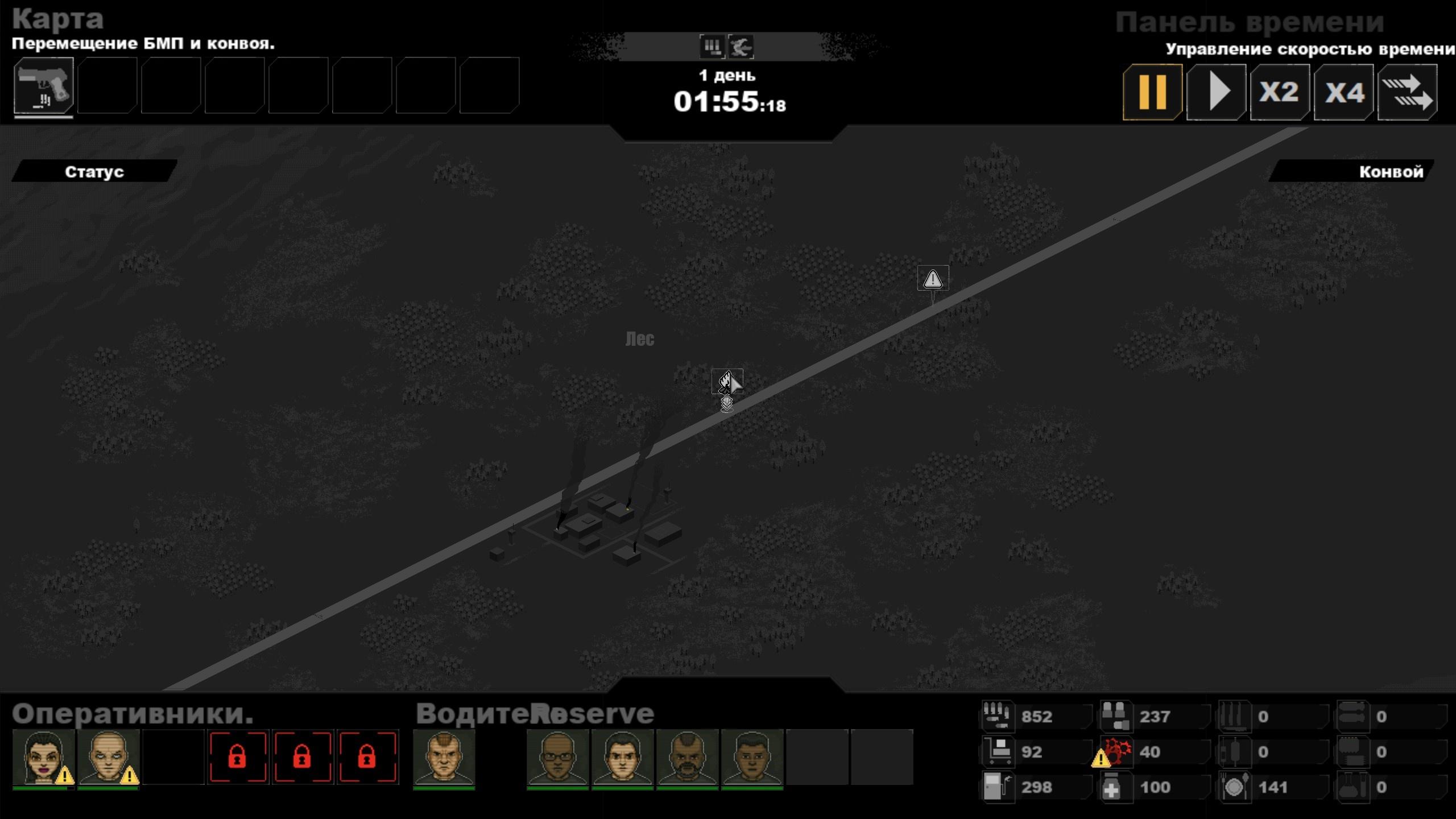Screen dimensions: 1456x819
Task: Open the Конвой panel
Action: coord(1390,172)
